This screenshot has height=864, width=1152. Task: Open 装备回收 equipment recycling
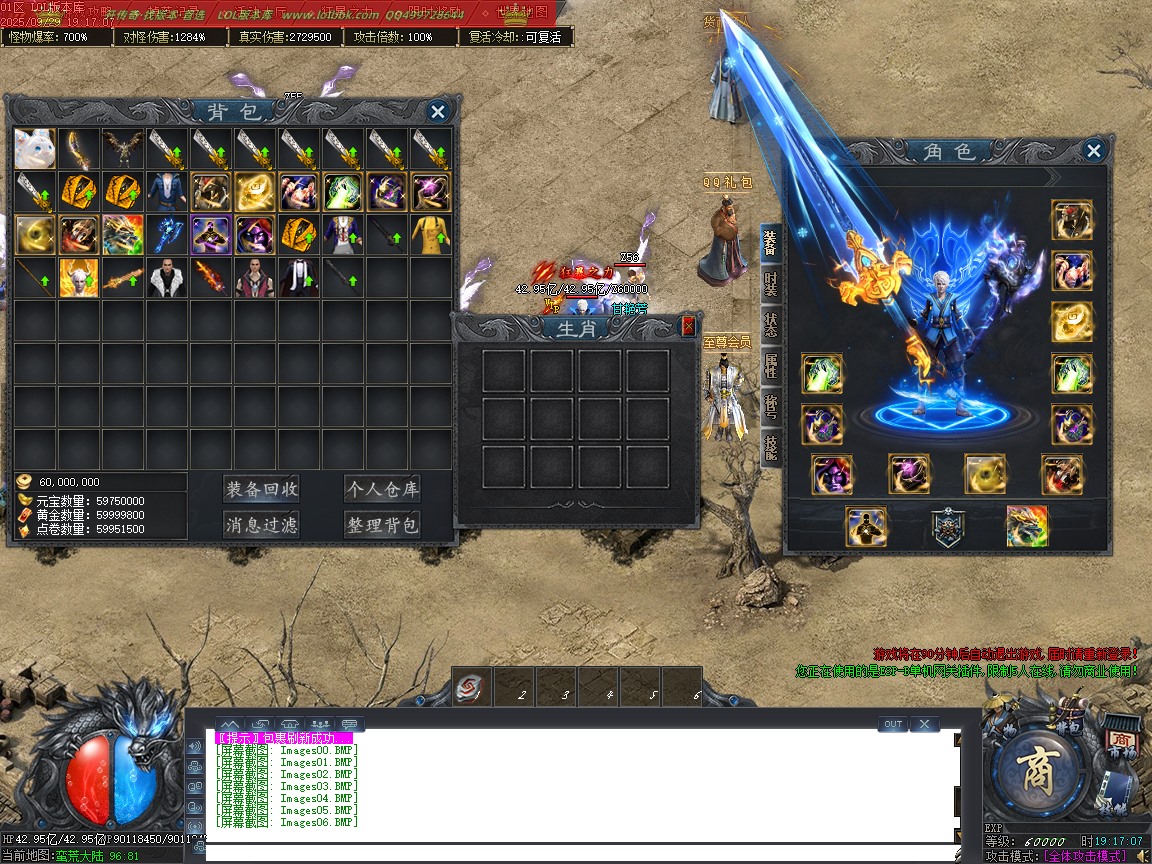coord(261,489)
